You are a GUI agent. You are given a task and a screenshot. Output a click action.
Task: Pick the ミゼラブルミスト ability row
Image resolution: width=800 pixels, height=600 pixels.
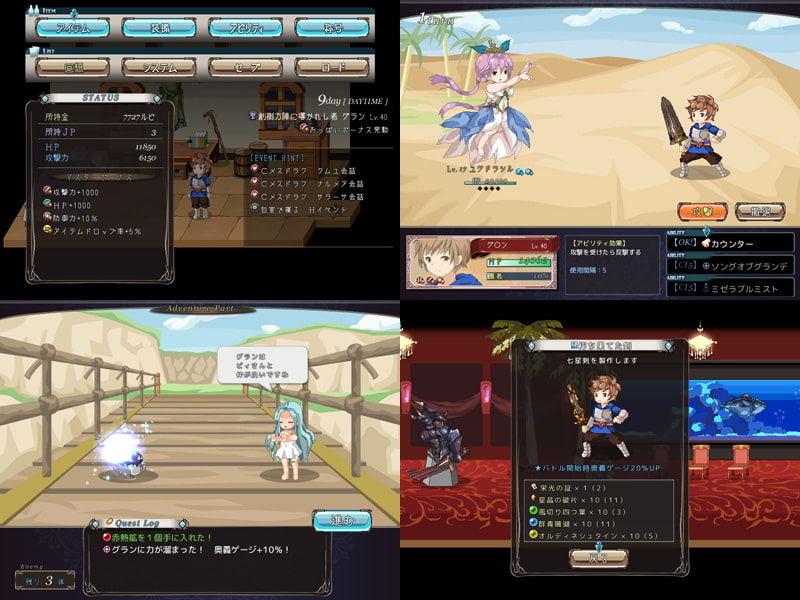tap(735, 287)
